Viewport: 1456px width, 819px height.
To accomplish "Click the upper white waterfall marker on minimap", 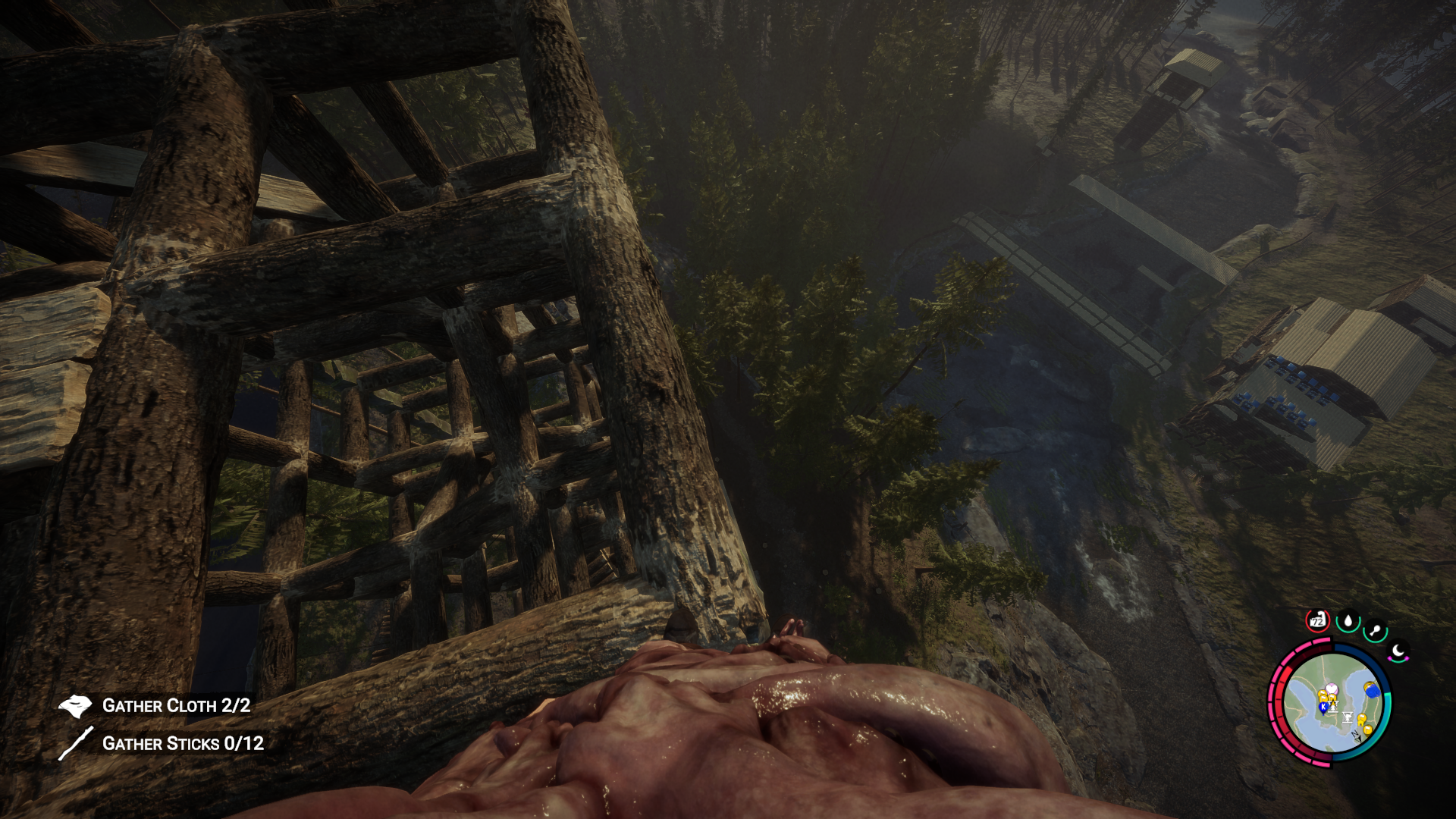I will (x=1333, y=705).
